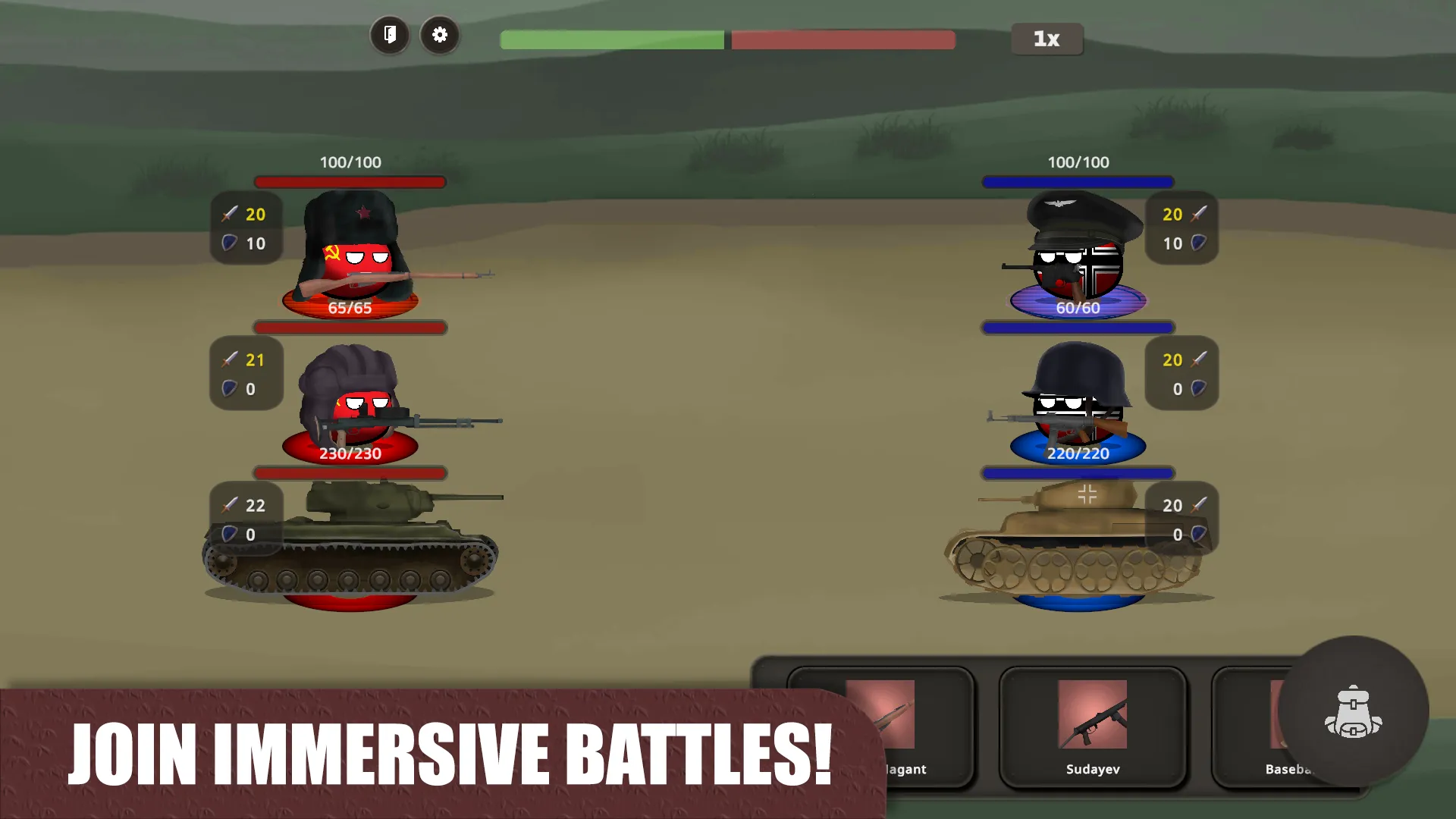This screenshot has height=819, width=1456.
Task: Click the shield armor icon showing 10
Action: pos(229,243)
